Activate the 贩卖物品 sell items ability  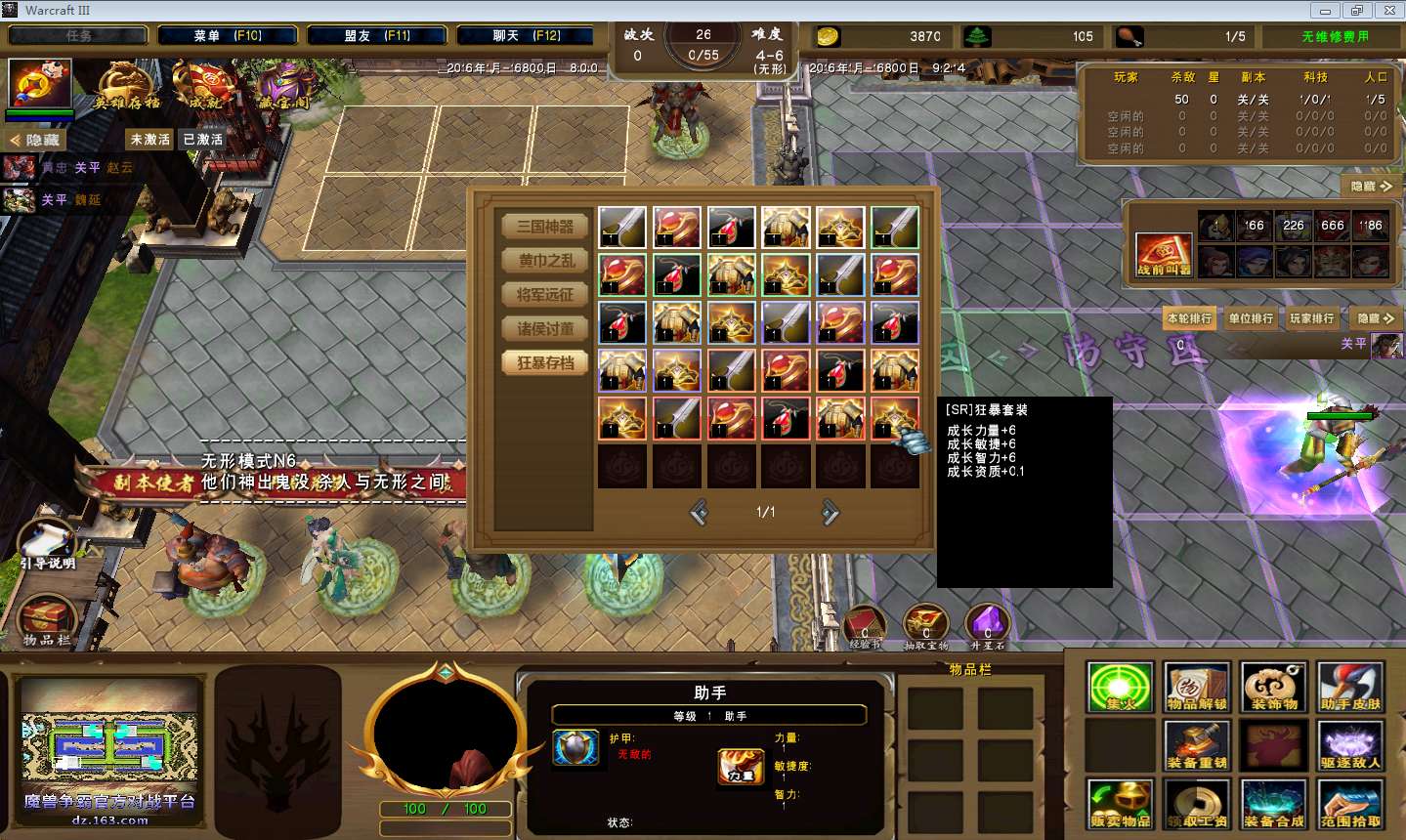coord(1120,805)
